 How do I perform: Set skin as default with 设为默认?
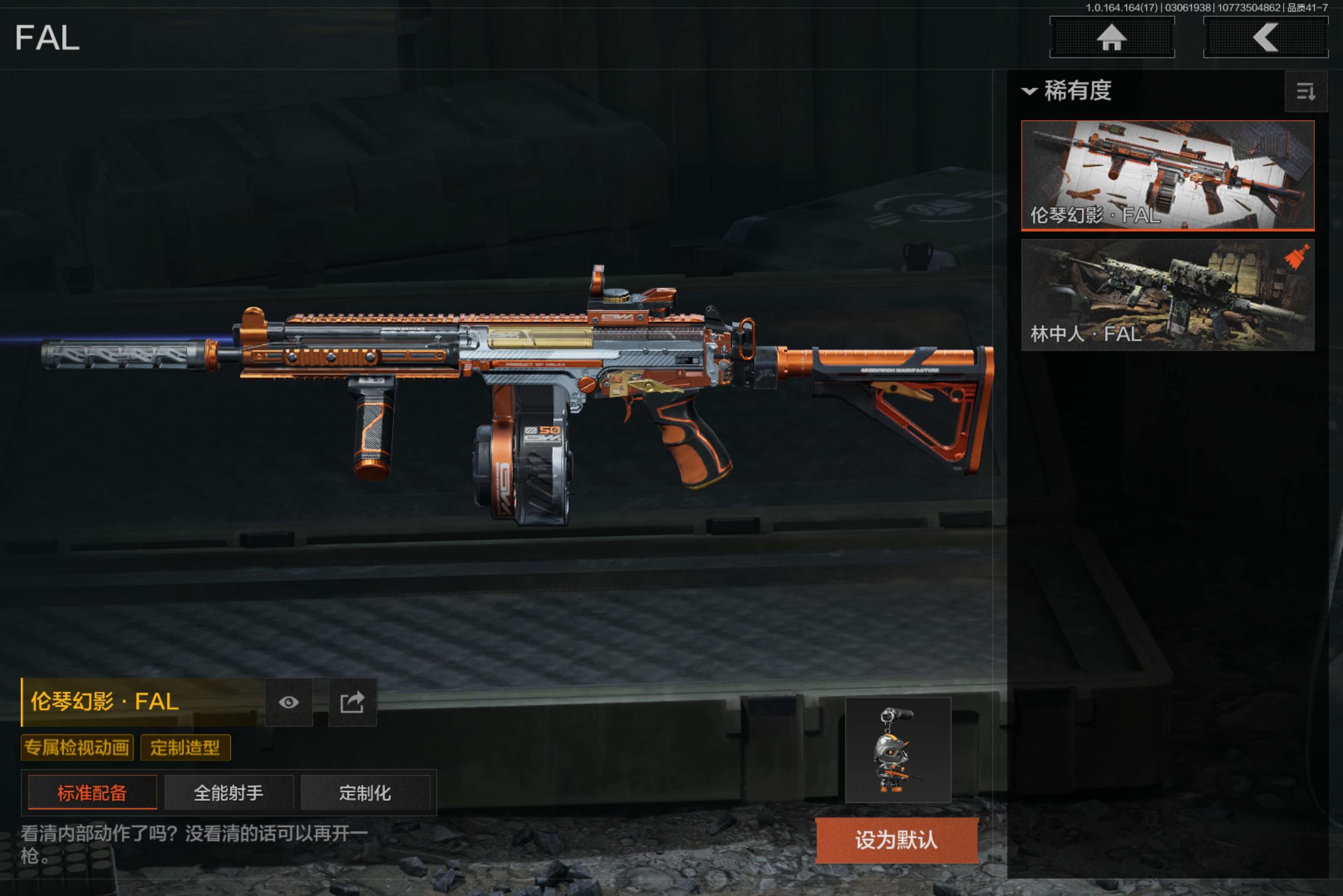tap(896, 840)
